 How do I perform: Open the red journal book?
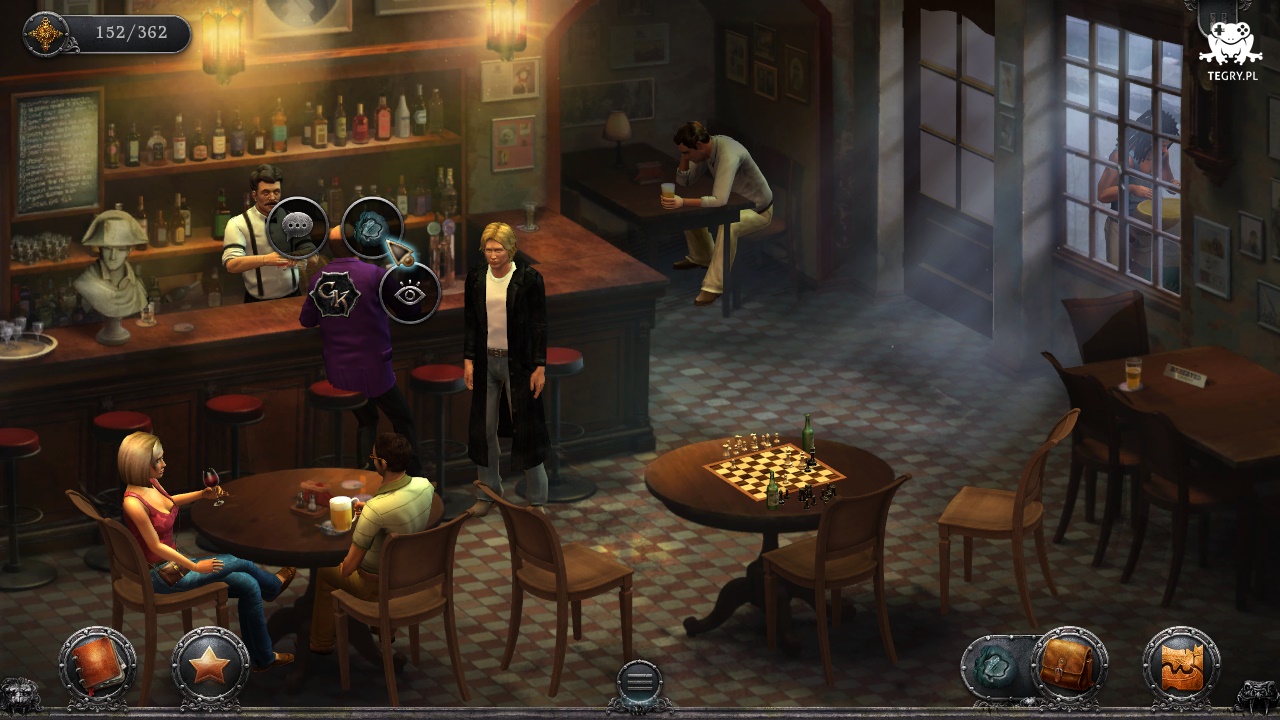(97, 665)
